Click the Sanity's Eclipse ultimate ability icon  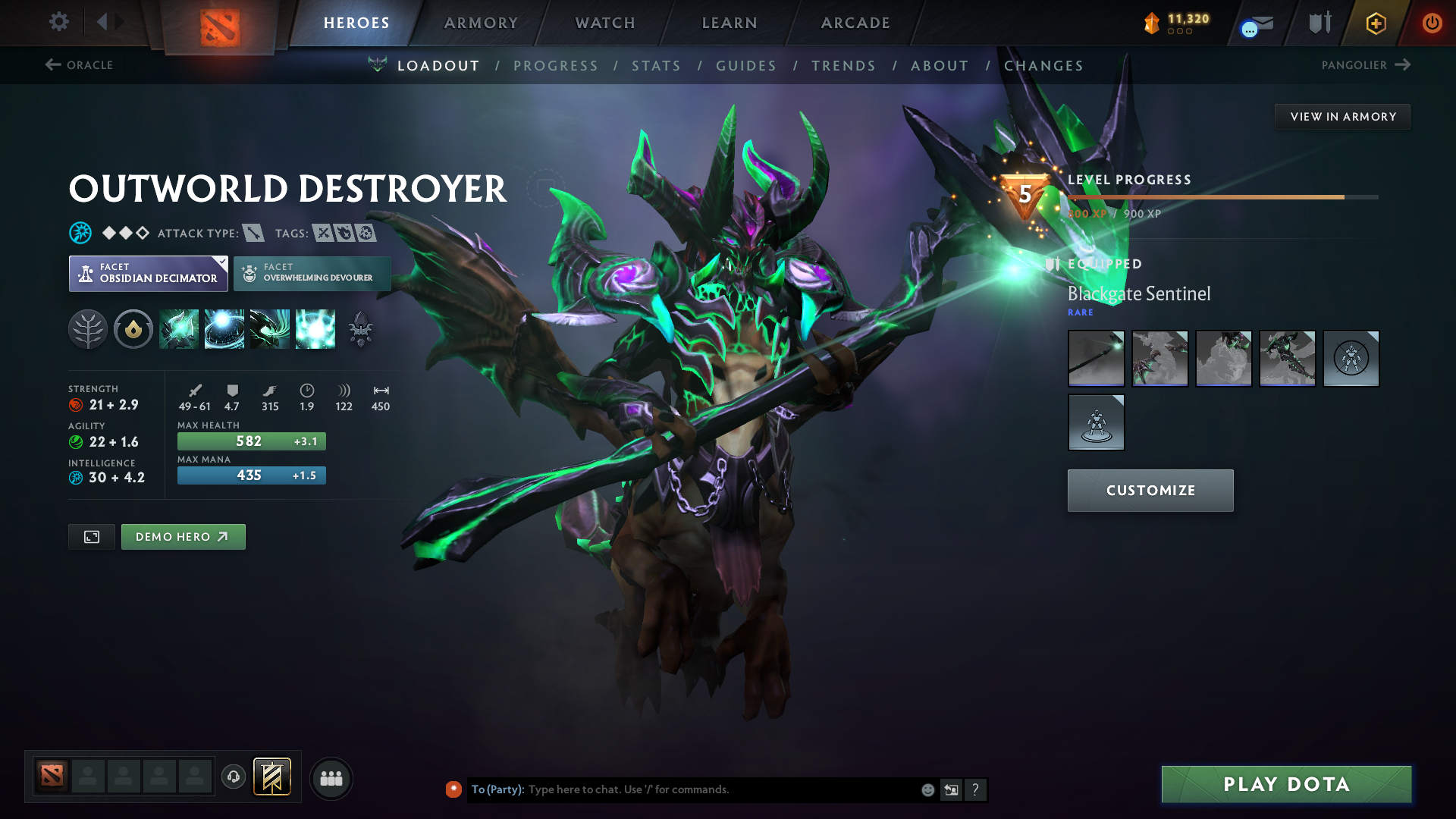click(315, 329)
